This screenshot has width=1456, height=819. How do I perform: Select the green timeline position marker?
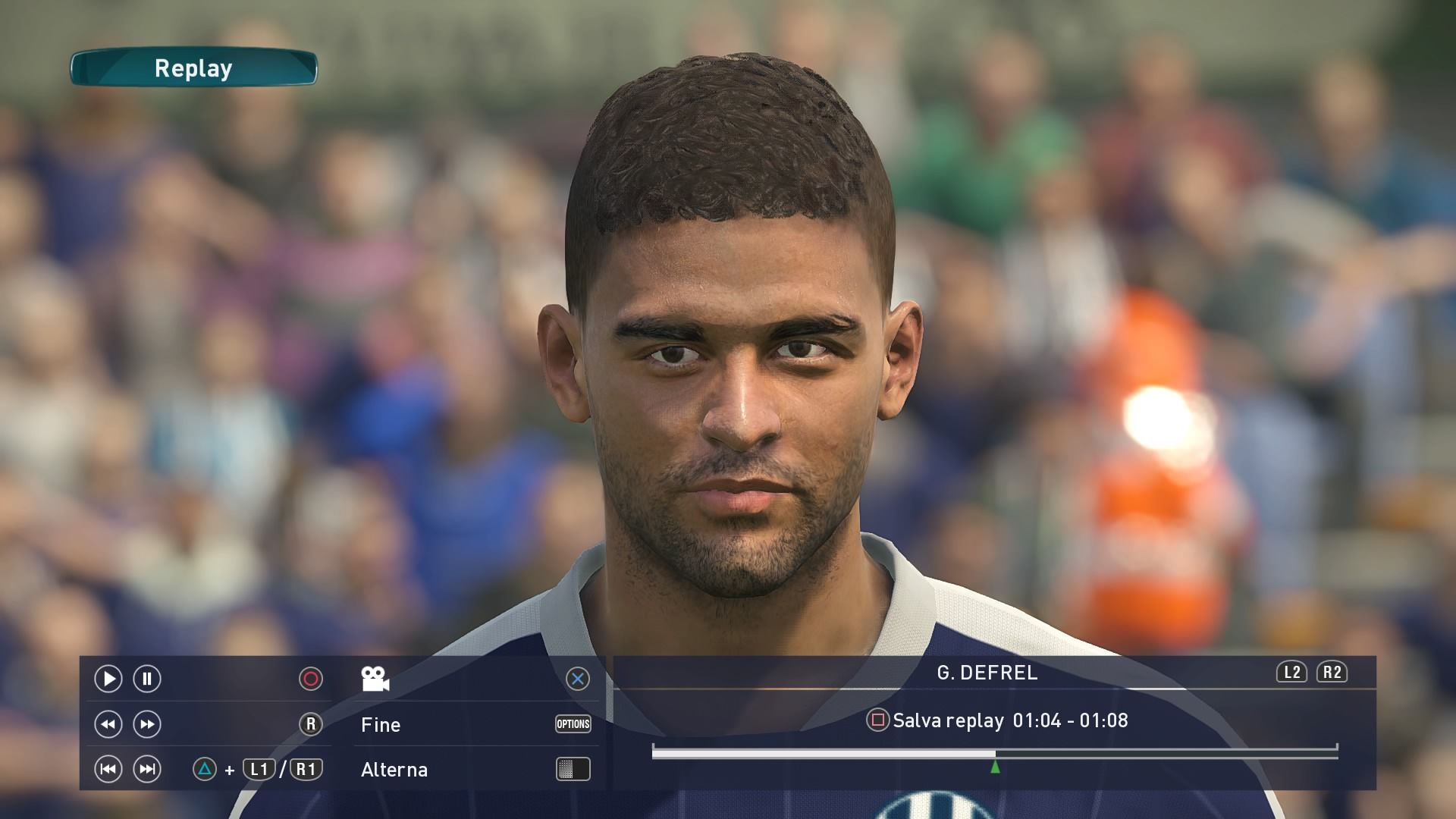995,767
